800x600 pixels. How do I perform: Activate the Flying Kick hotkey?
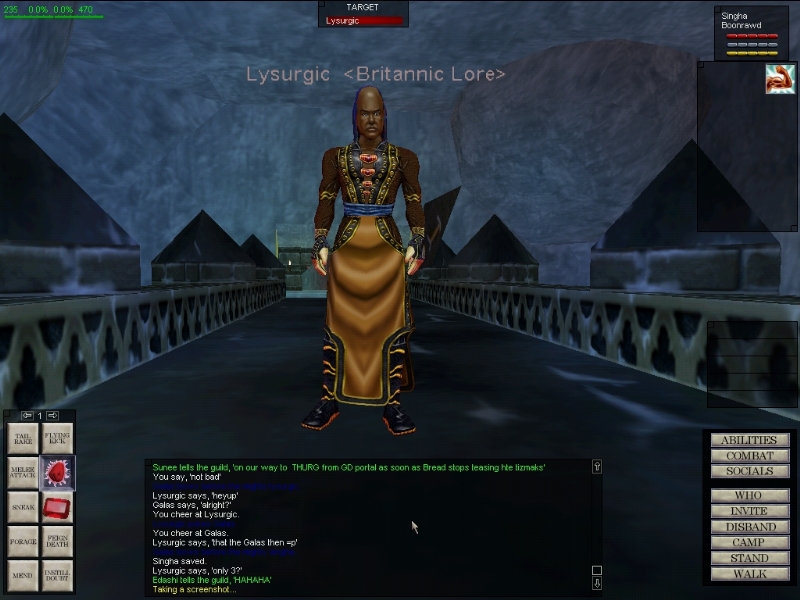[x=57, y=438]
